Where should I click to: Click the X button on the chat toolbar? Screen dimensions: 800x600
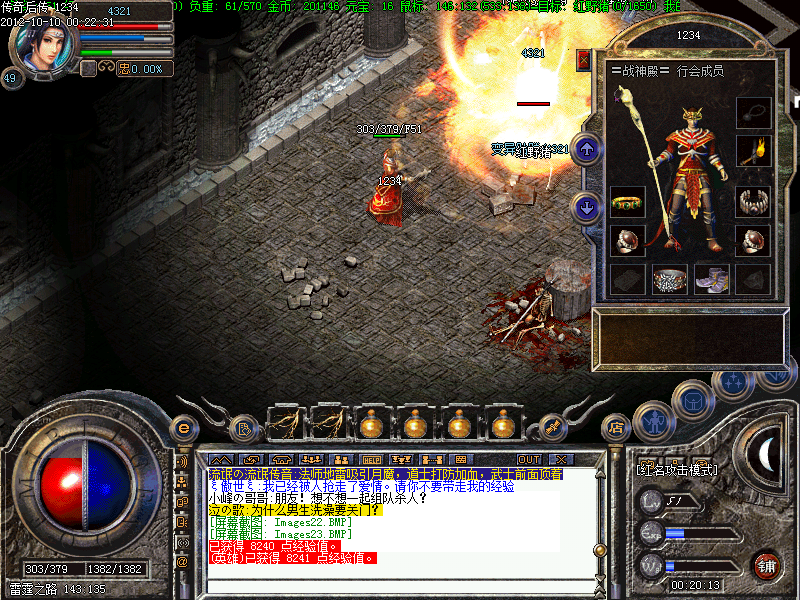tap(560, 459)
